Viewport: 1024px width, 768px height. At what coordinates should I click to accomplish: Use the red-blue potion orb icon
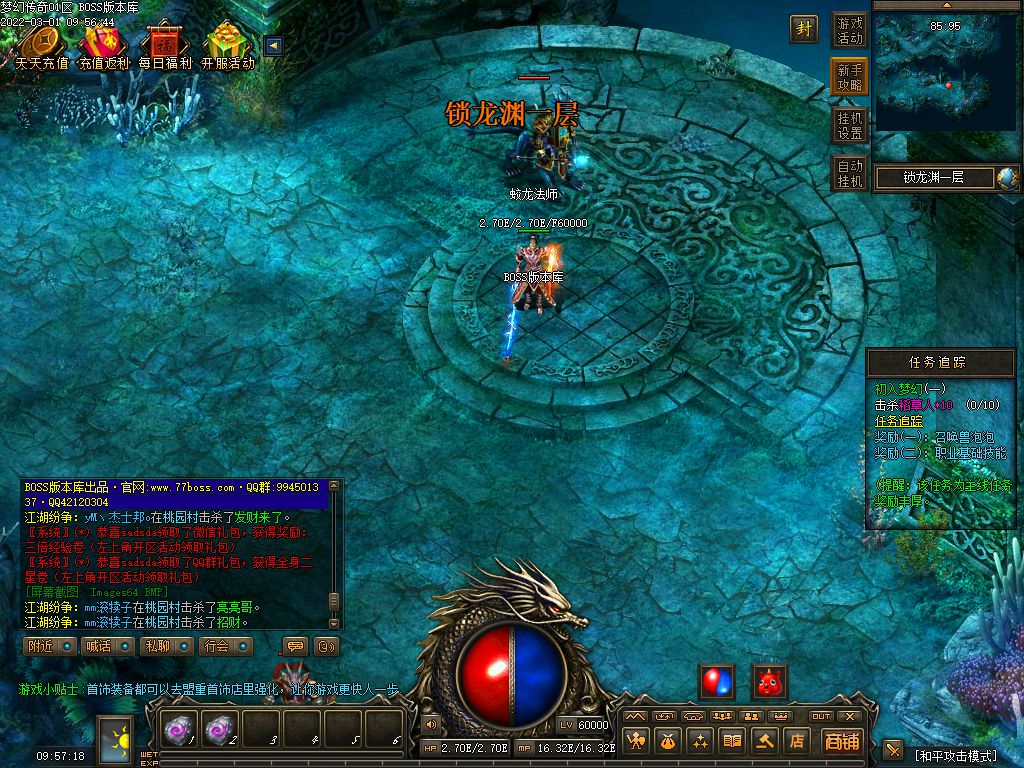(x=716, y=682)
